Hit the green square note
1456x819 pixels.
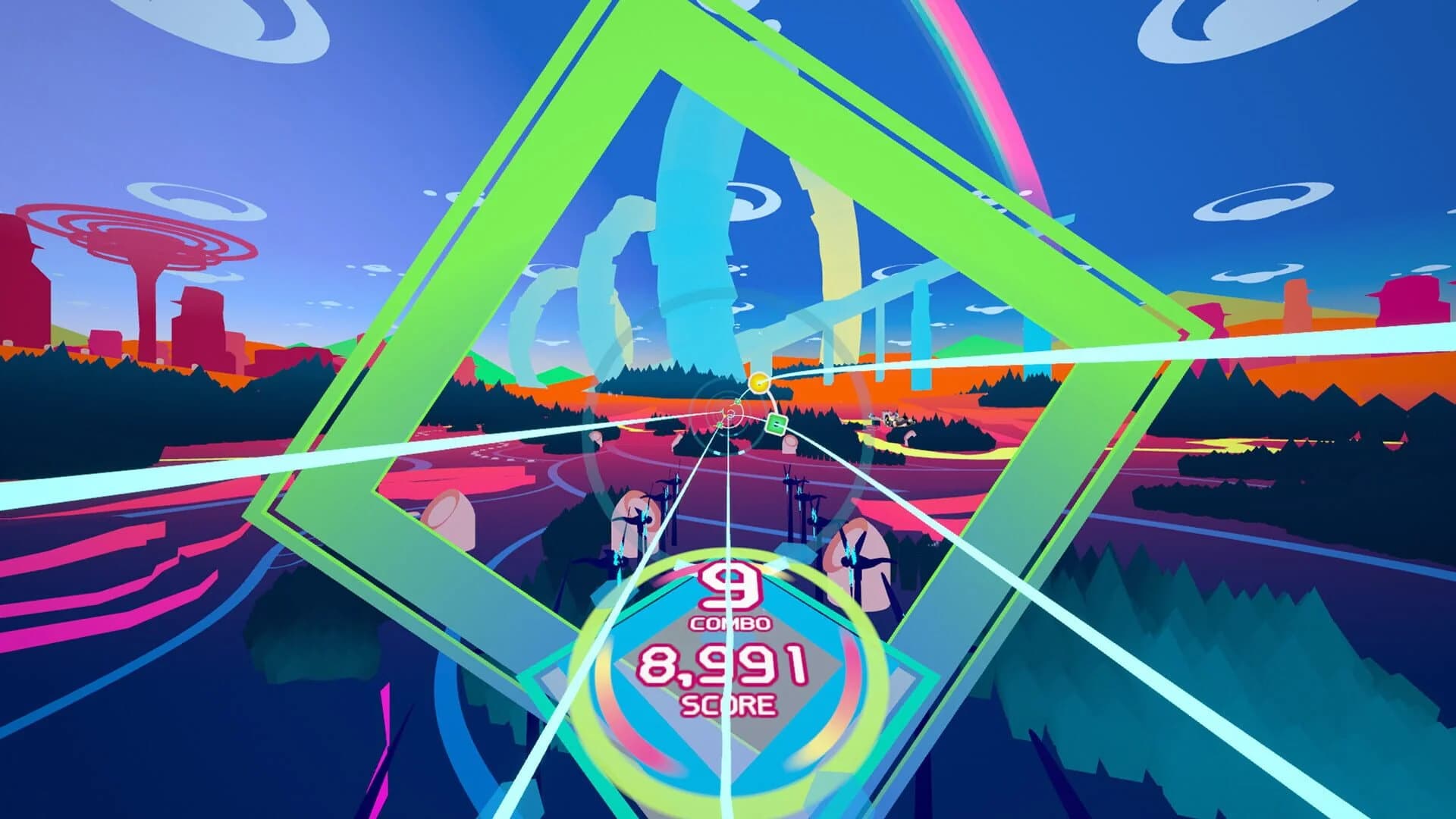(776, 425)
